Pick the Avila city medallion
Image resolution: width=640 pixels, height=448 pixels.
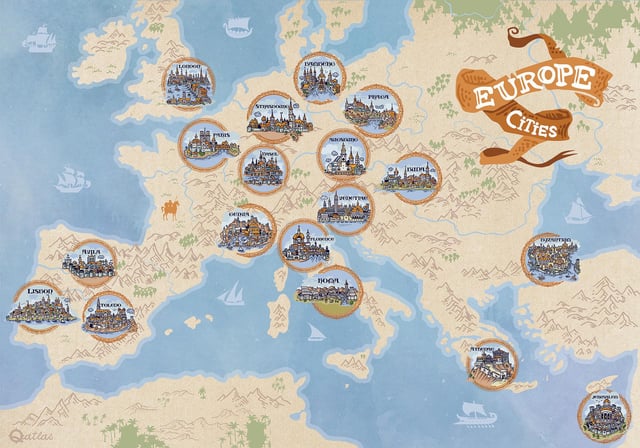pyautogui.click(x=91, y=262)
